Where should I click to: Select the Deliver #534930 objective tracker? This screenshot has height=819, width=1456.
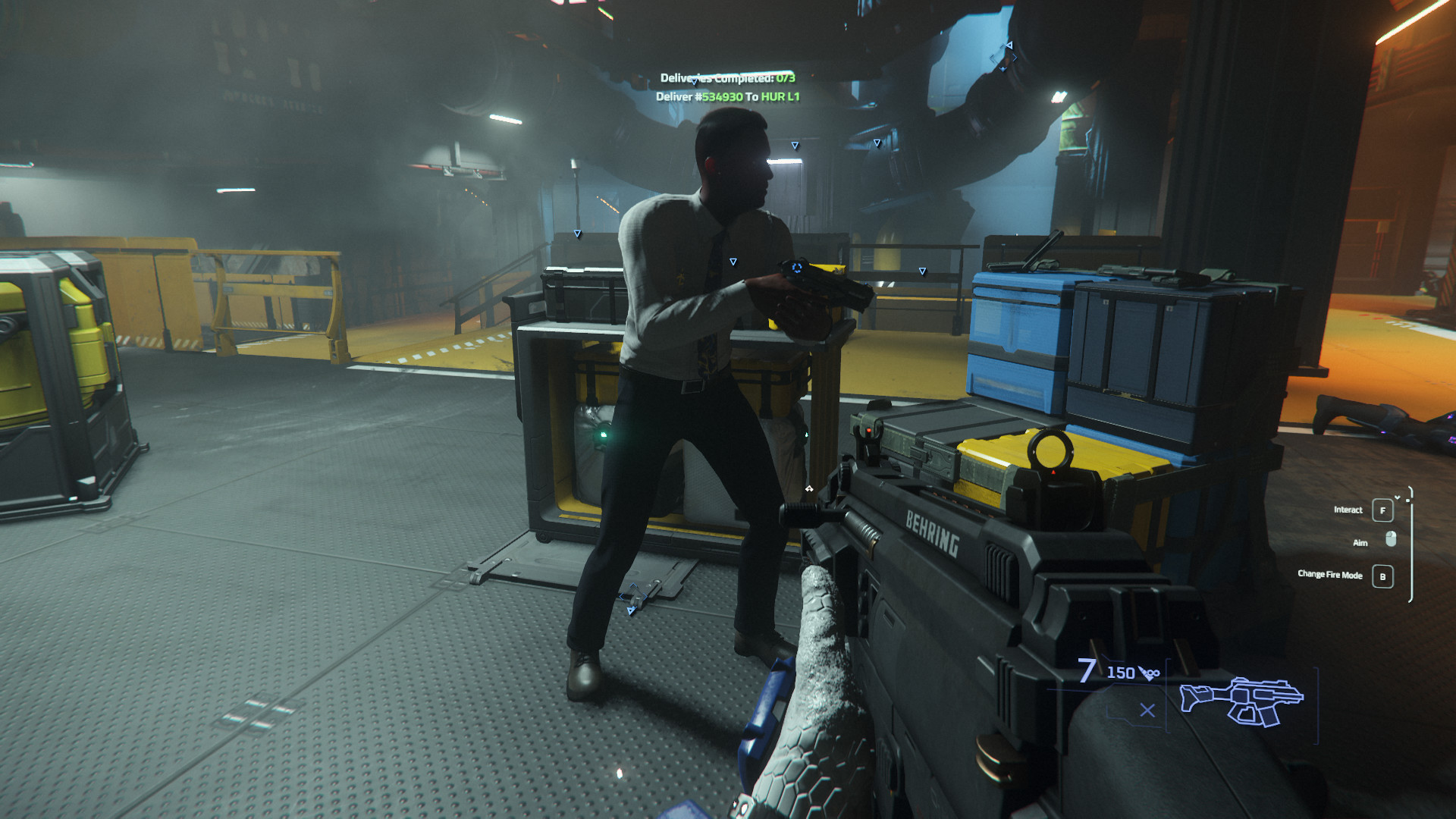coord(727,97)
